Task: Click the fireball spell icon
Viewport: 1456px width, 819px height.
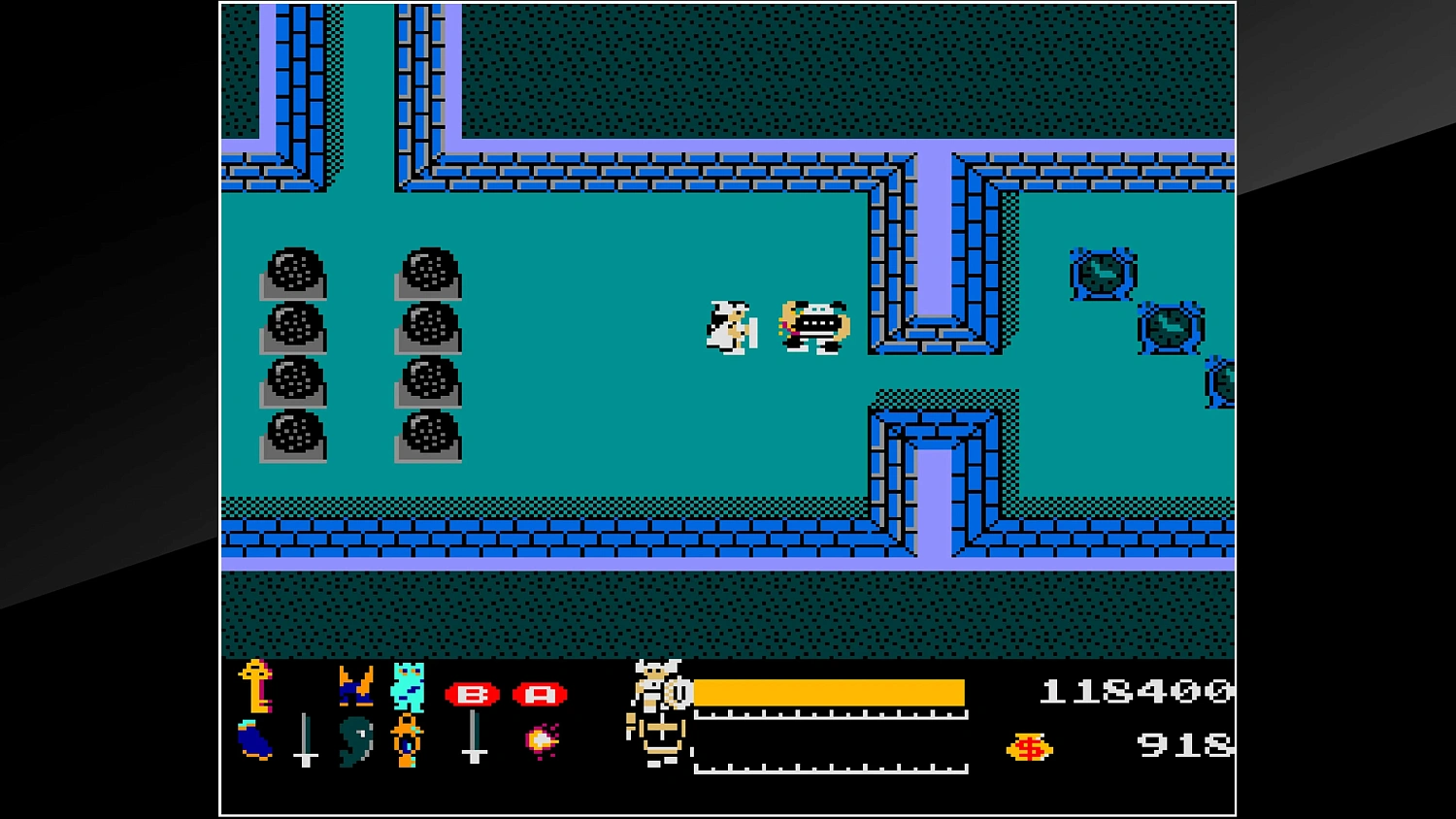Action: [541, 742]
